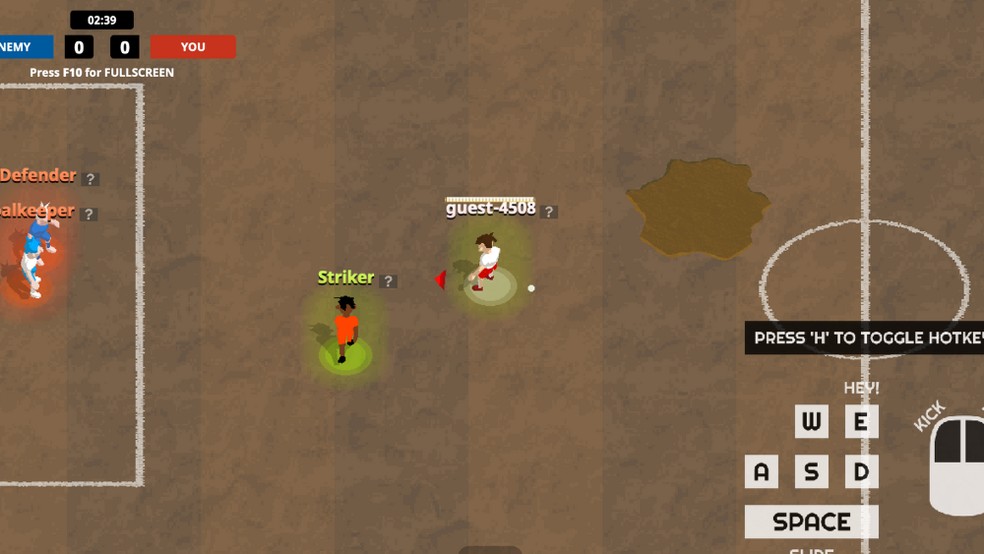
Task: Open the question mark next to guest-4508
Action: click(549, 212)
